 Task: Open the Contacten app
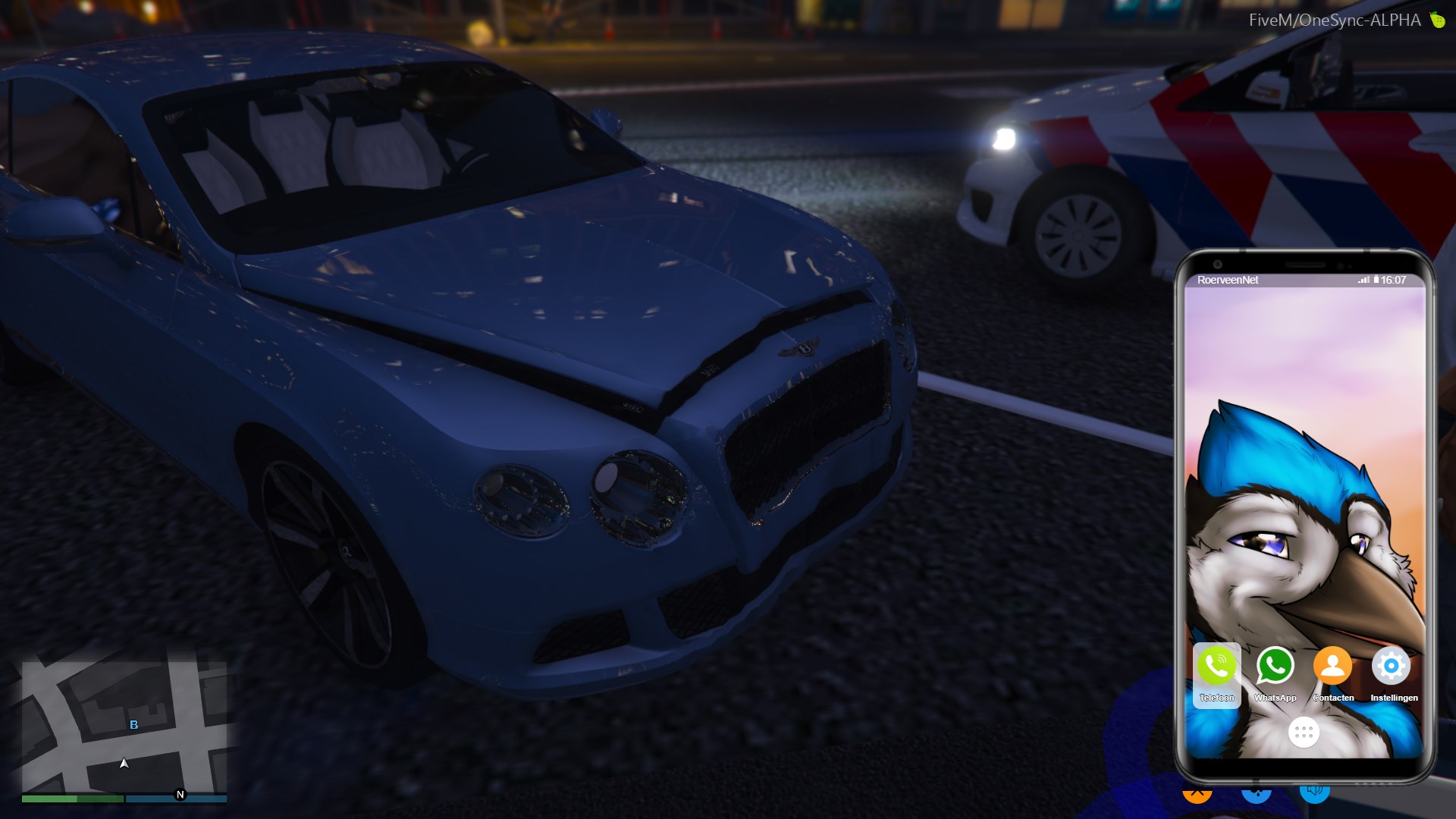1332,667
